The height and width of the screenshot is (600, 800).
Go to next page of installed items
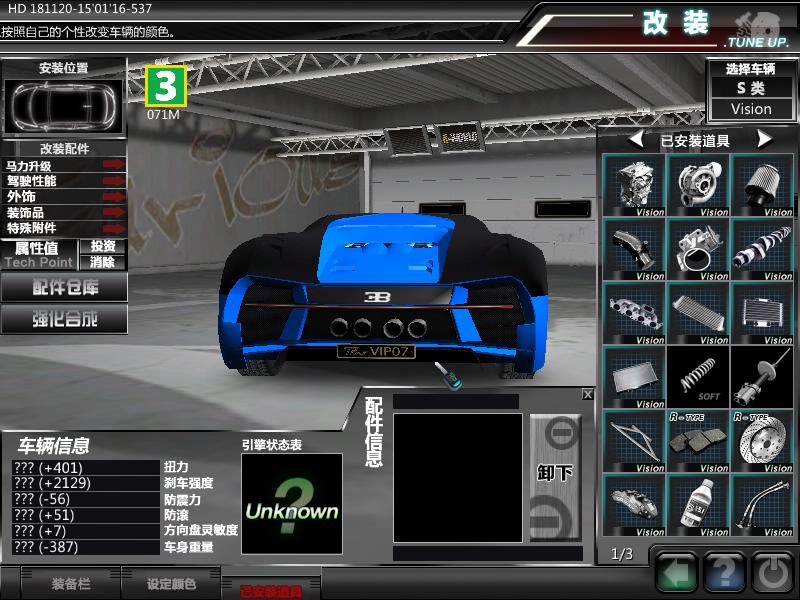point(765,140)
